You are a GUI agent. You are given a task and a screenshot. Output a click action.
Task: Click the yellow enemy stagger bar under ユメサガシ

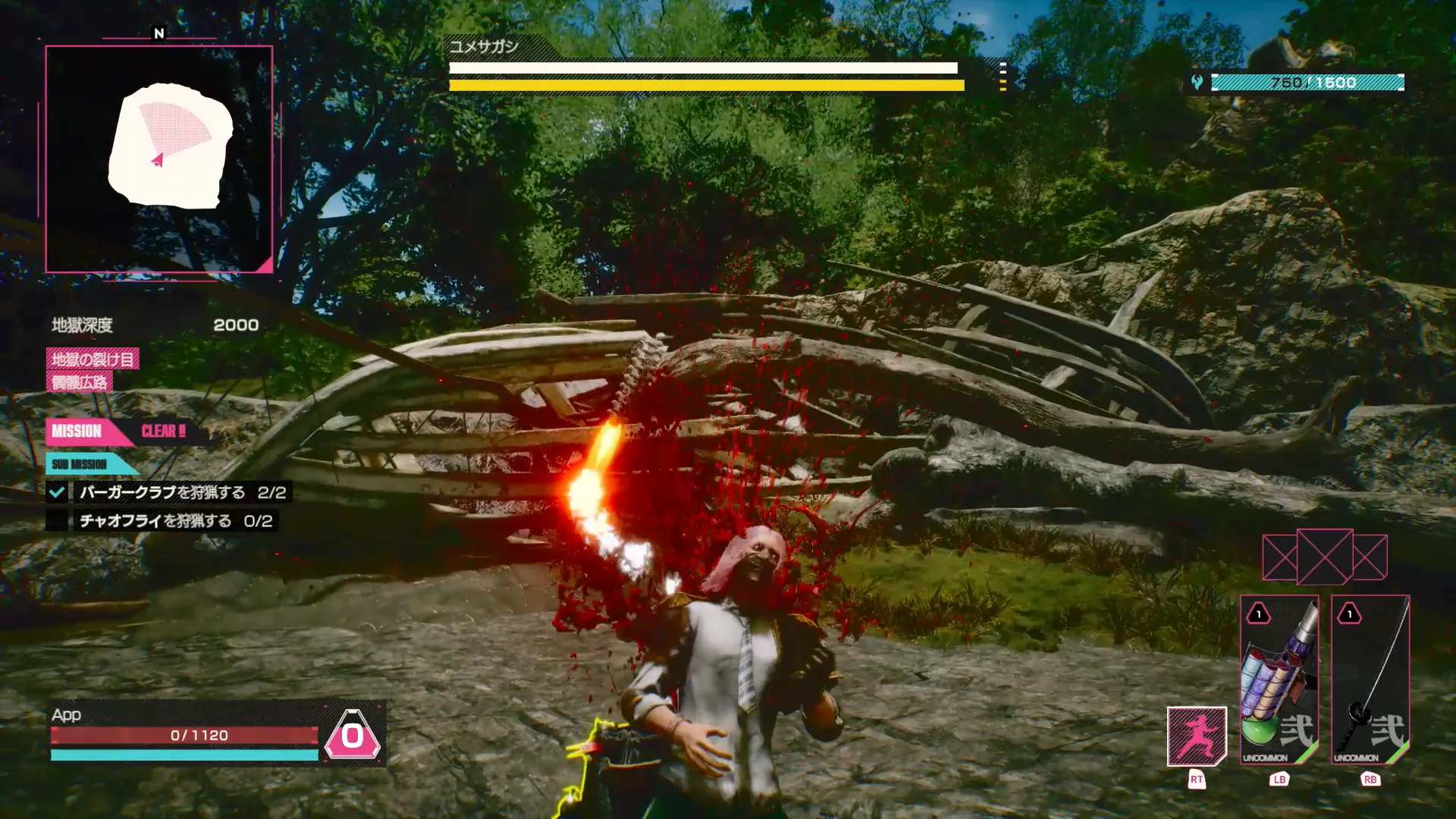click(x=704, y=86)
